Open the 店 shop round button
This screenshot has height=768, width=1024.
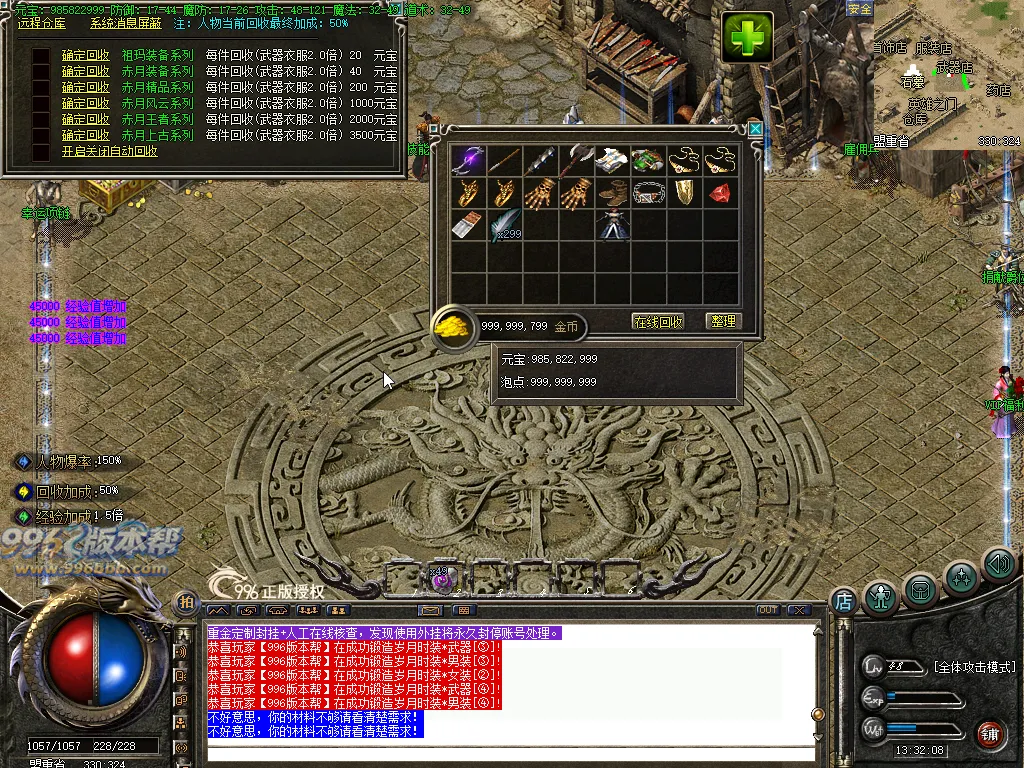pos(843,601)
